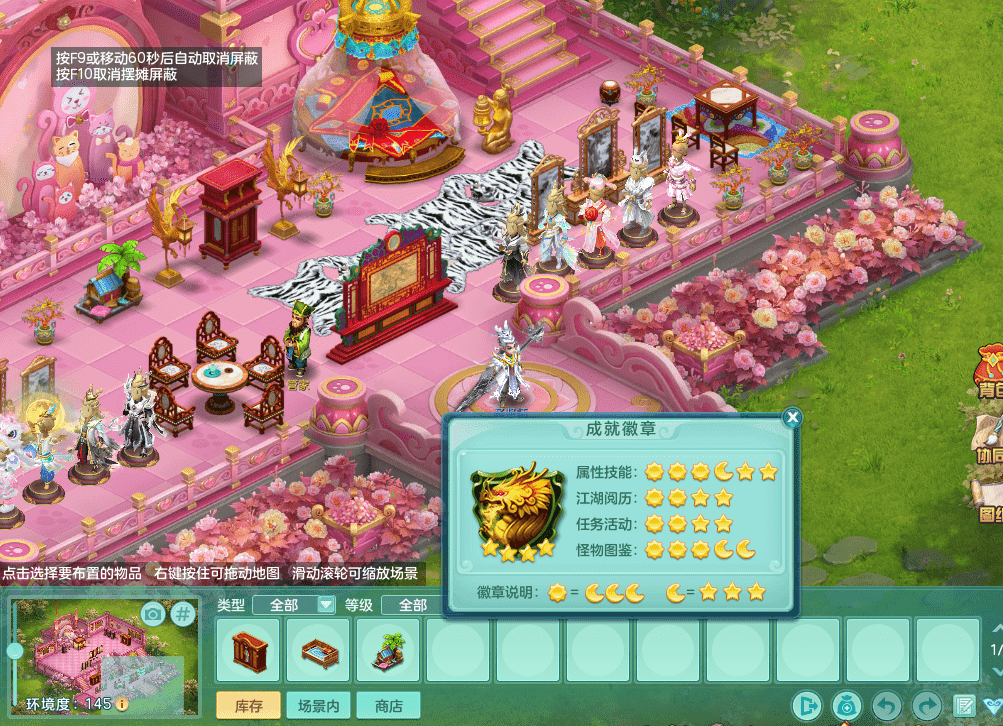Select the wooden cabinet furniture slot
This screenshot has width=1003, height=726.
[x=249, y=650]
